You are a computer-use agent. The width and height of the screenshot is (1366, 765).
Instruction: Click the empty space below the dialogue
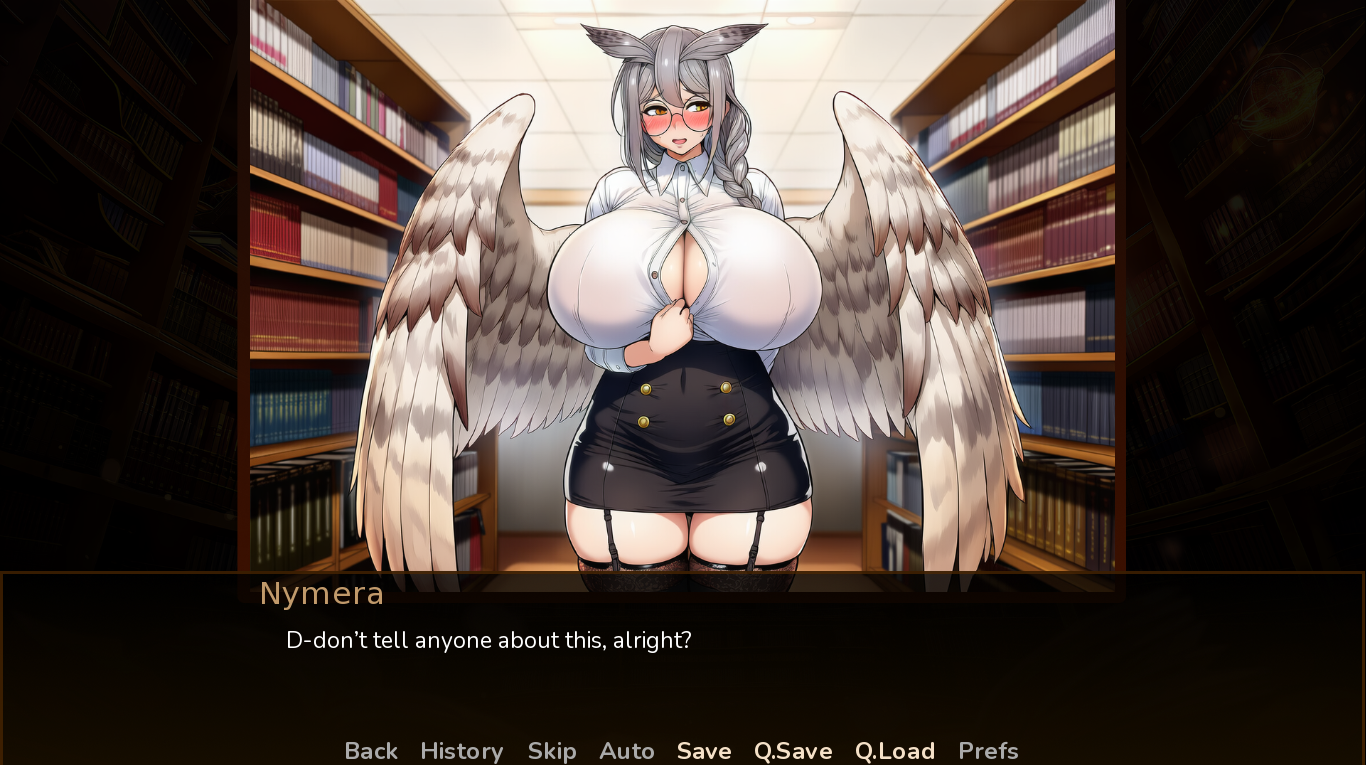(x=683, y=700)
